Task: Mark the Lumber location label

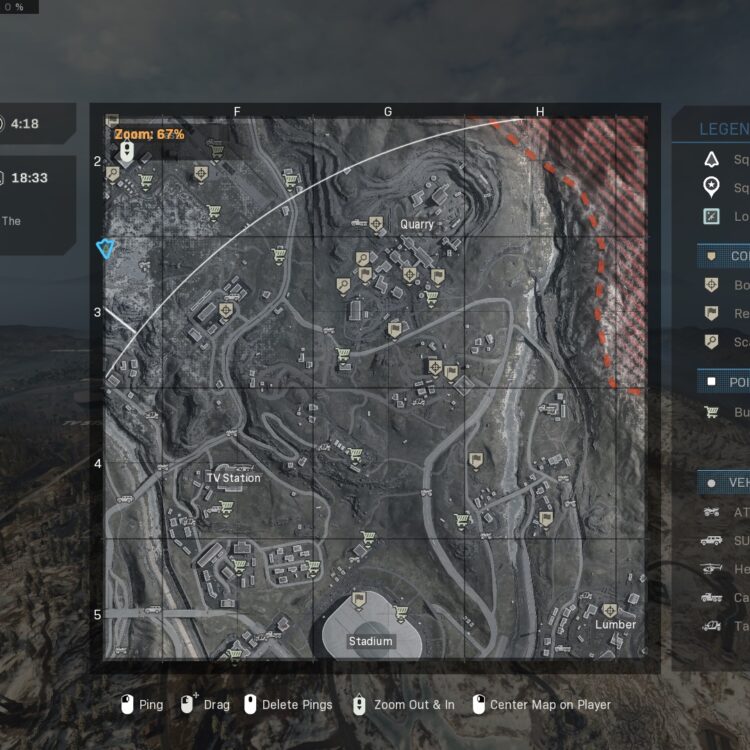Action: point(615,625)
